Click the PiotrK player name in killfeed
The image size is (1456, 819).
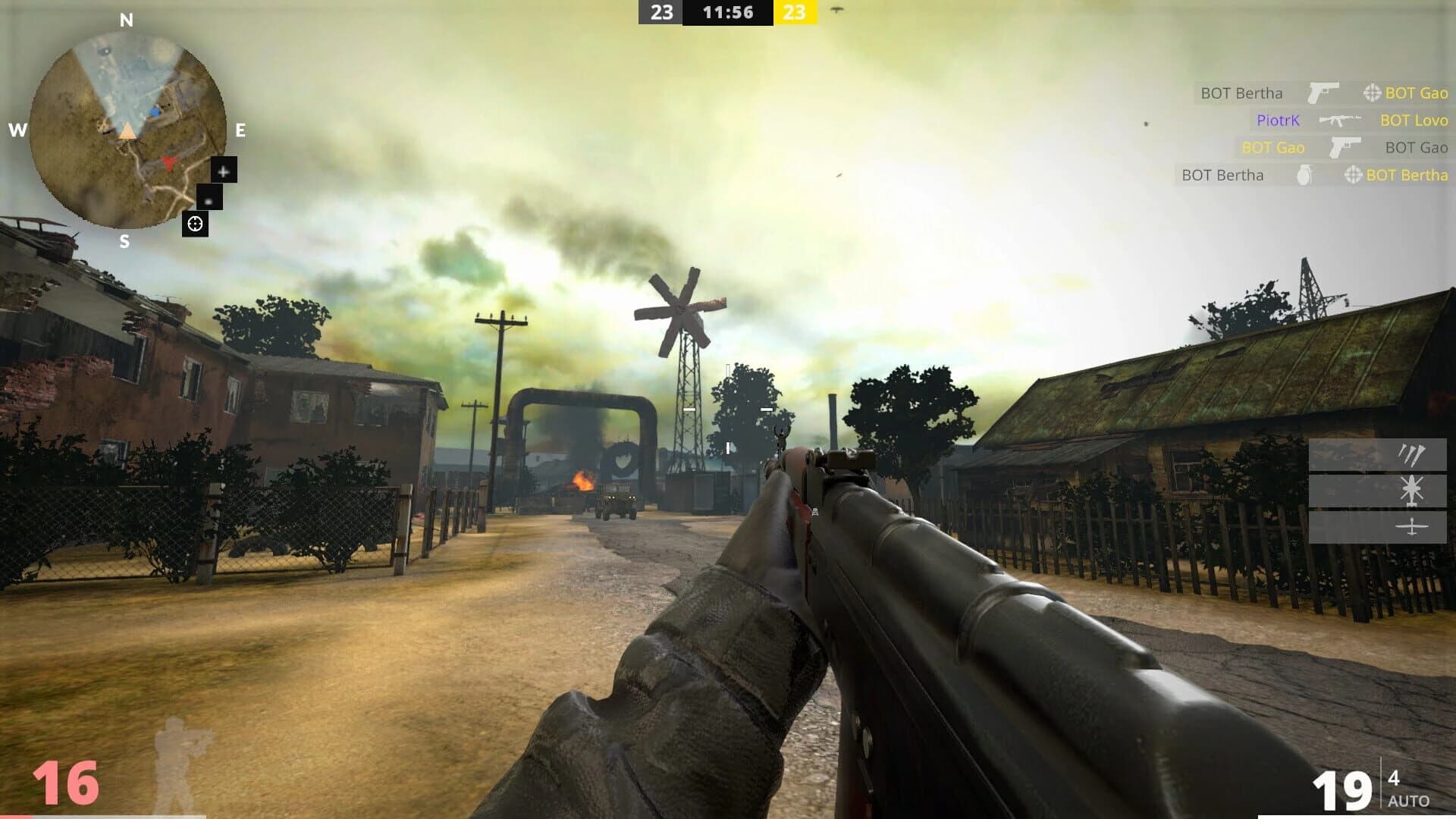(1278, 121)
